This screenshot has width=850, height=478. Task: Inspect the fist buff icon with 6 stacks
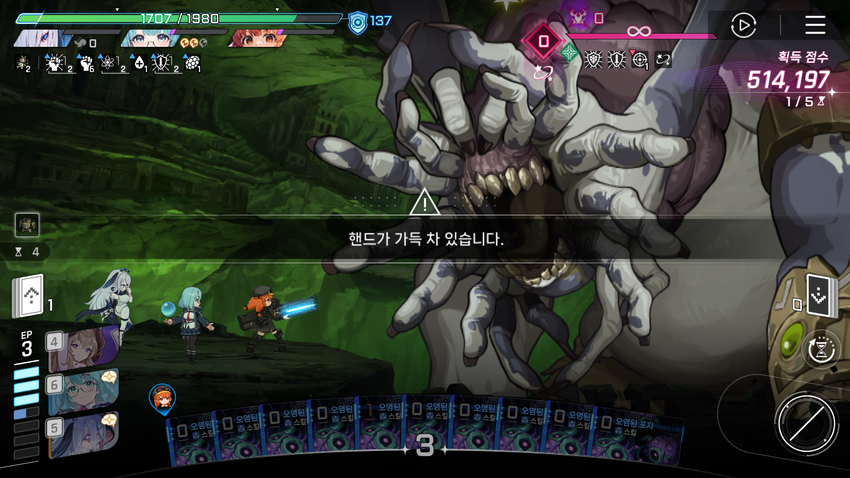click(84, 64)
